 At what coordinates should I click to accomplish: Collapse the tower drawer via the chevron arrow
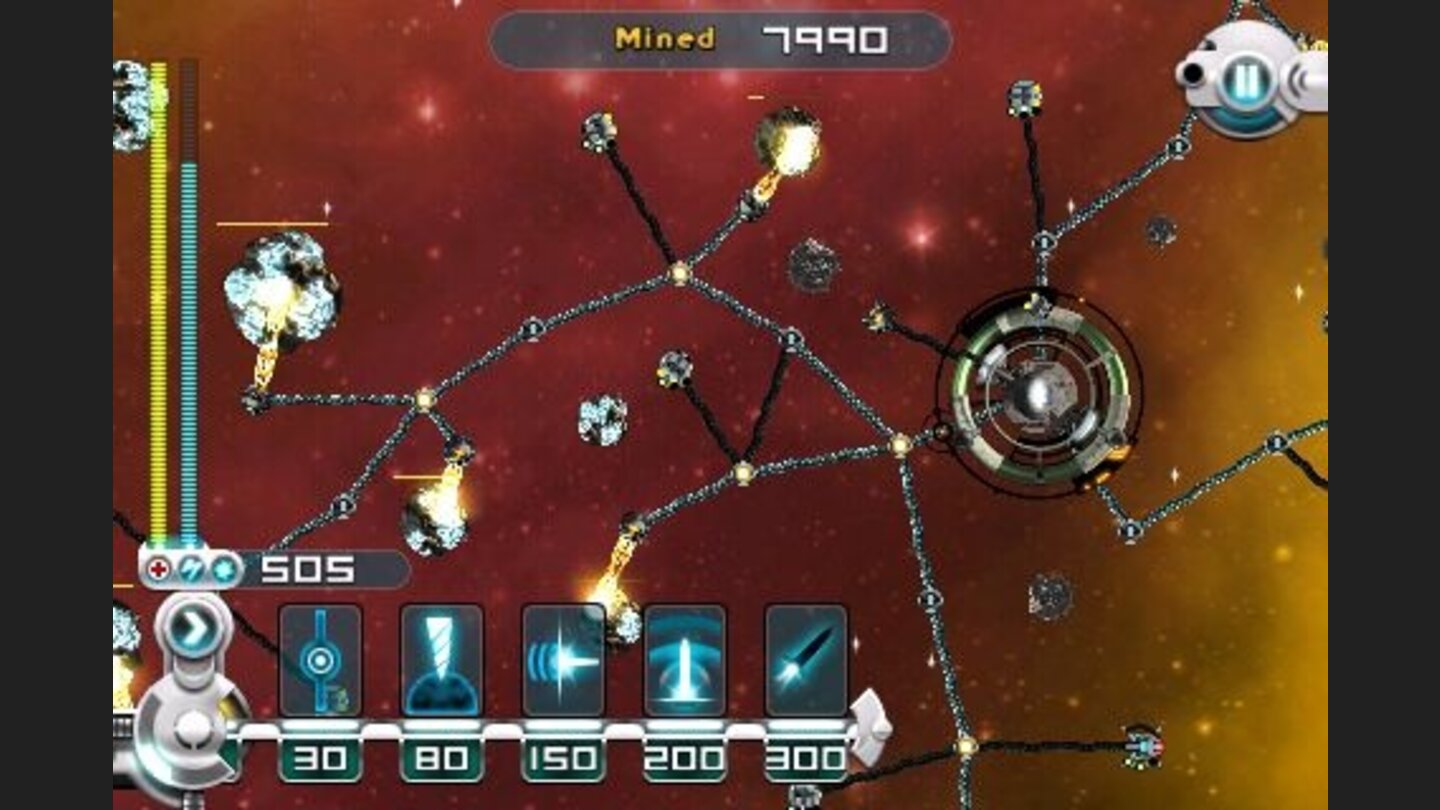pyautogui.click(x=196, y=622)
